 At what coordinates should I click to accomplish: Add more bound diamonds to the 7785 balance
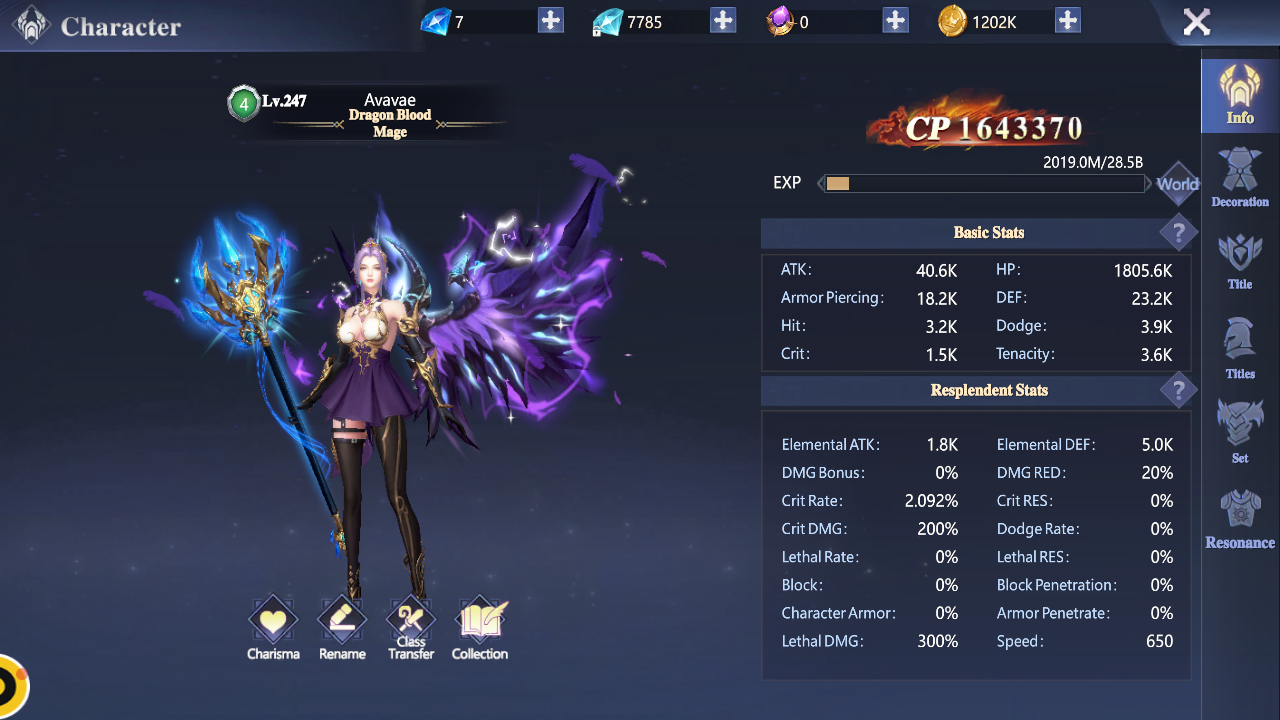coord(723,20)
